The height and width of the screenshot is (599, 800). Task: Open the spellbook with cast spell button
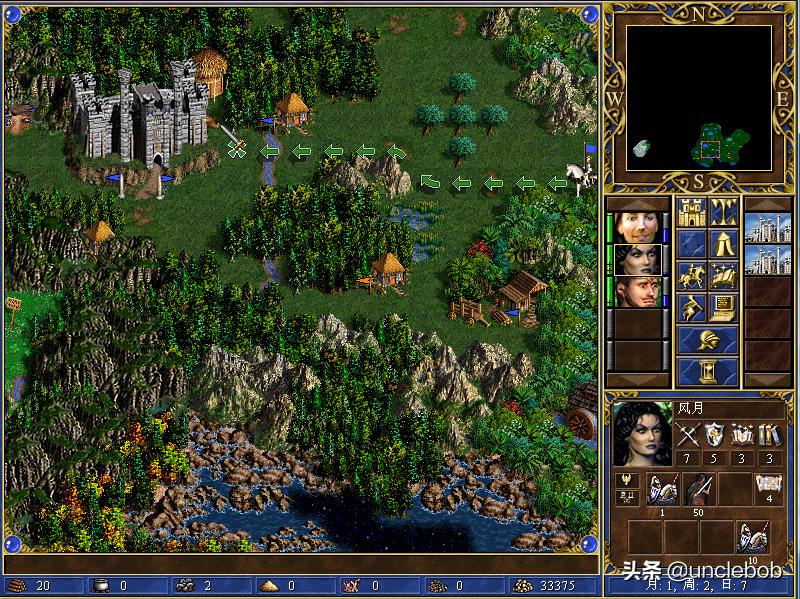tap(723, 275)
